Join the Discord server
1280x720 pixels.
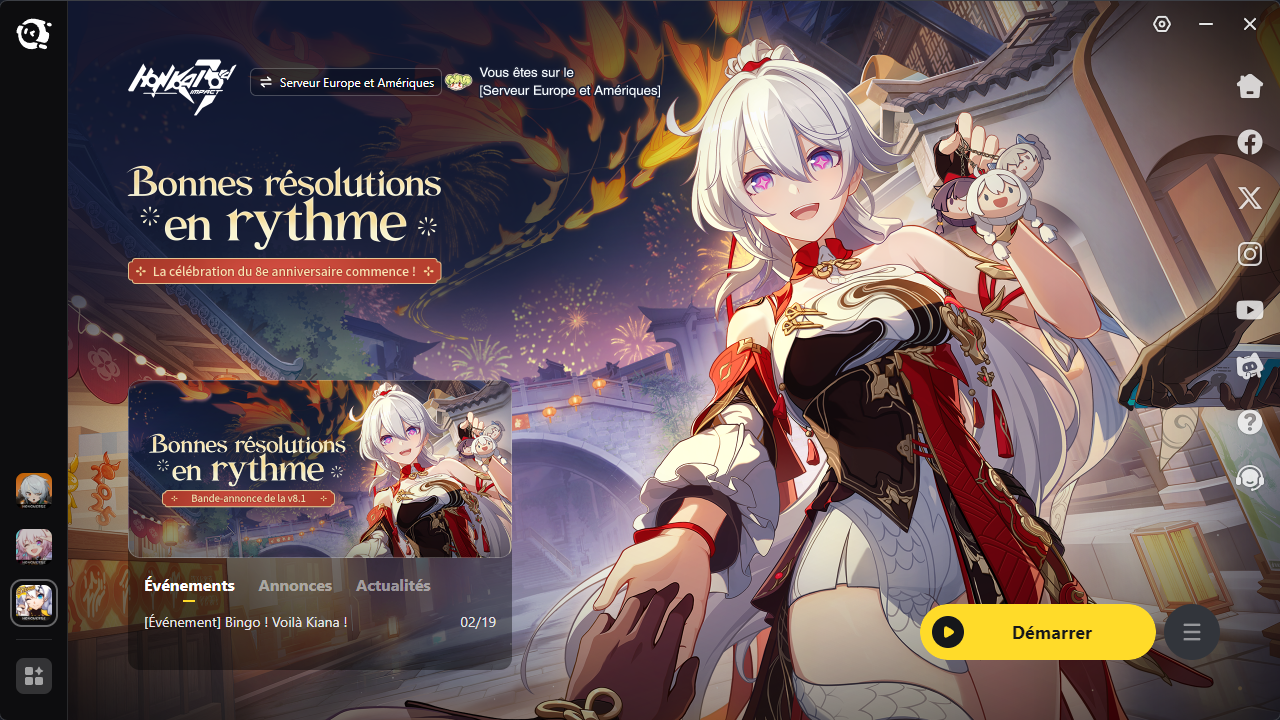coord(1250,366)
